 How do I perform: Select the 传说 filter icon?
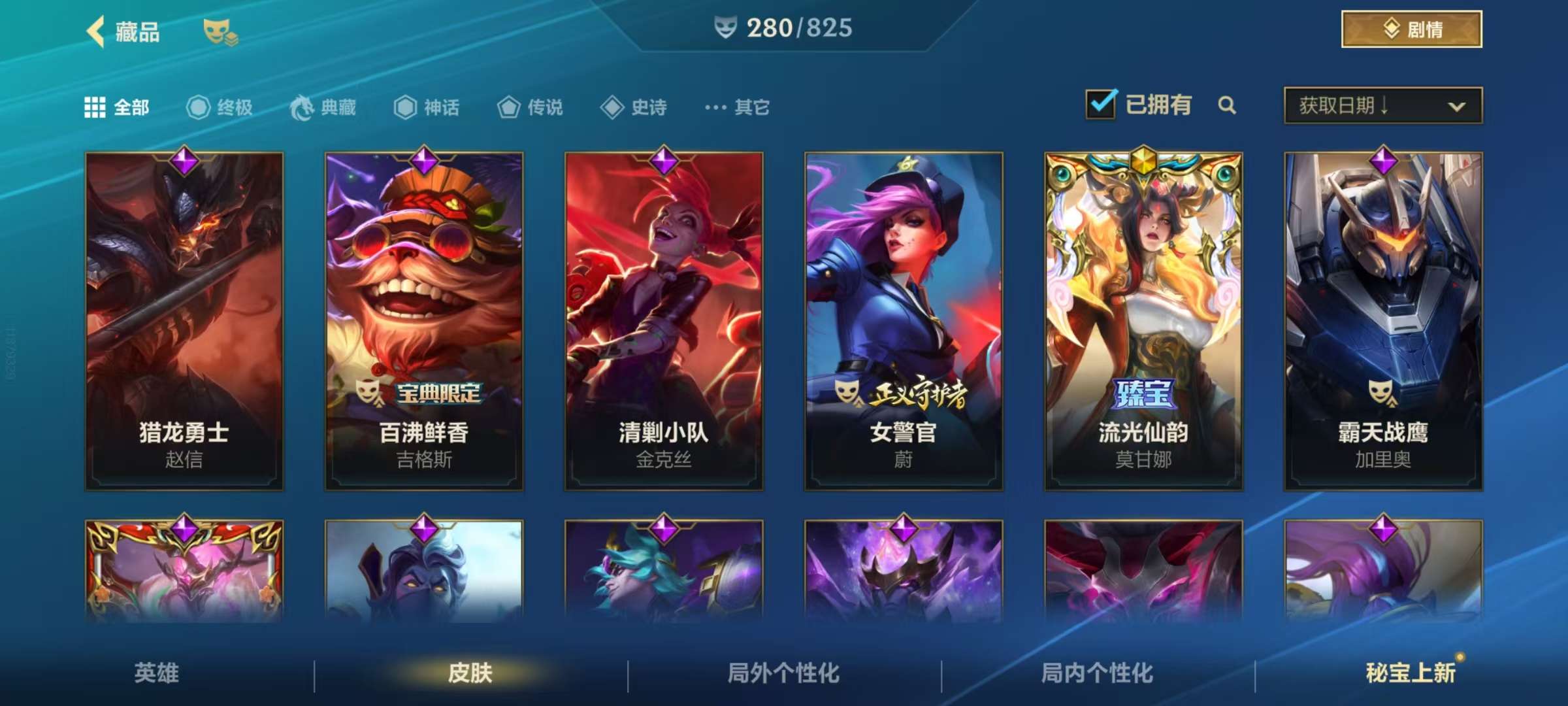pyautogui.click(x=508, y=107)
